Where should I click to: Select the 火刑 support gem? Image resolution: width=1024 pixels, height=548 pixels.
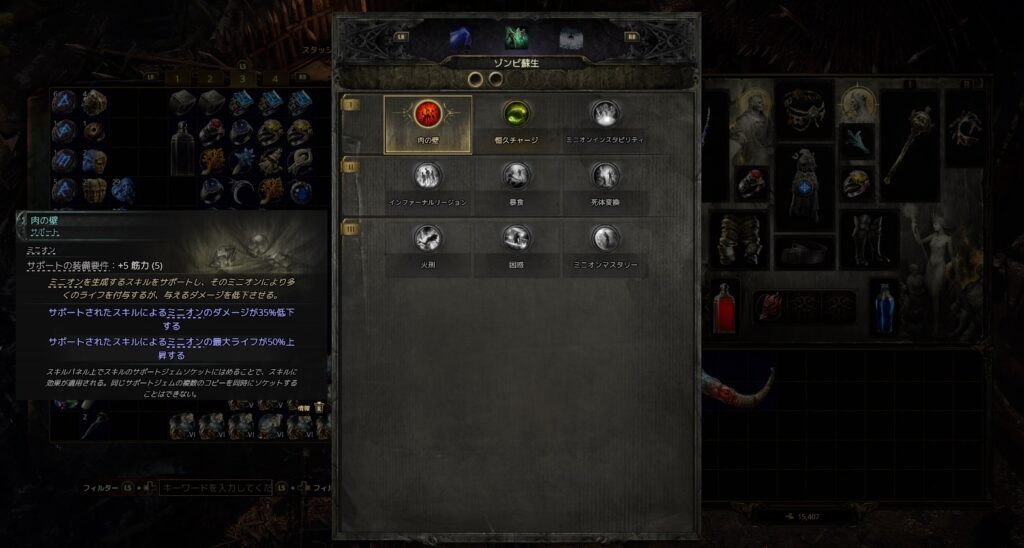[x=428, y=238]
